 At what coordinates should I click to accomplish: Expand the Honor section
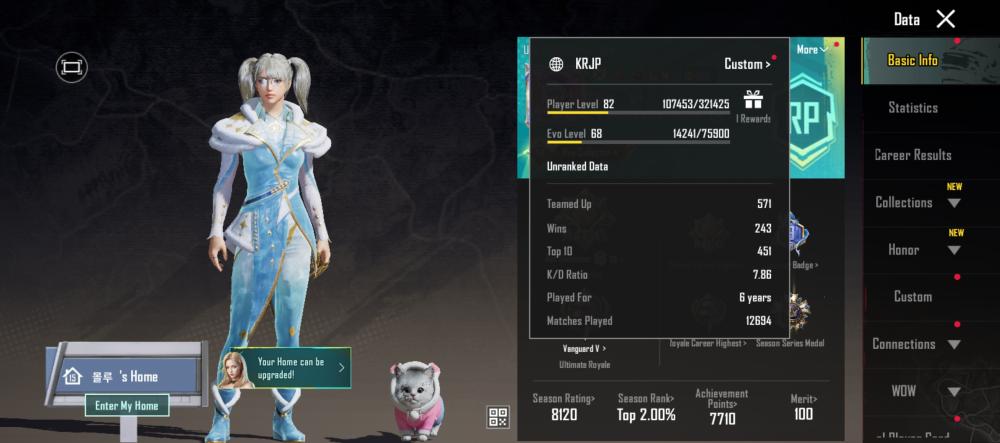[918, 250]
